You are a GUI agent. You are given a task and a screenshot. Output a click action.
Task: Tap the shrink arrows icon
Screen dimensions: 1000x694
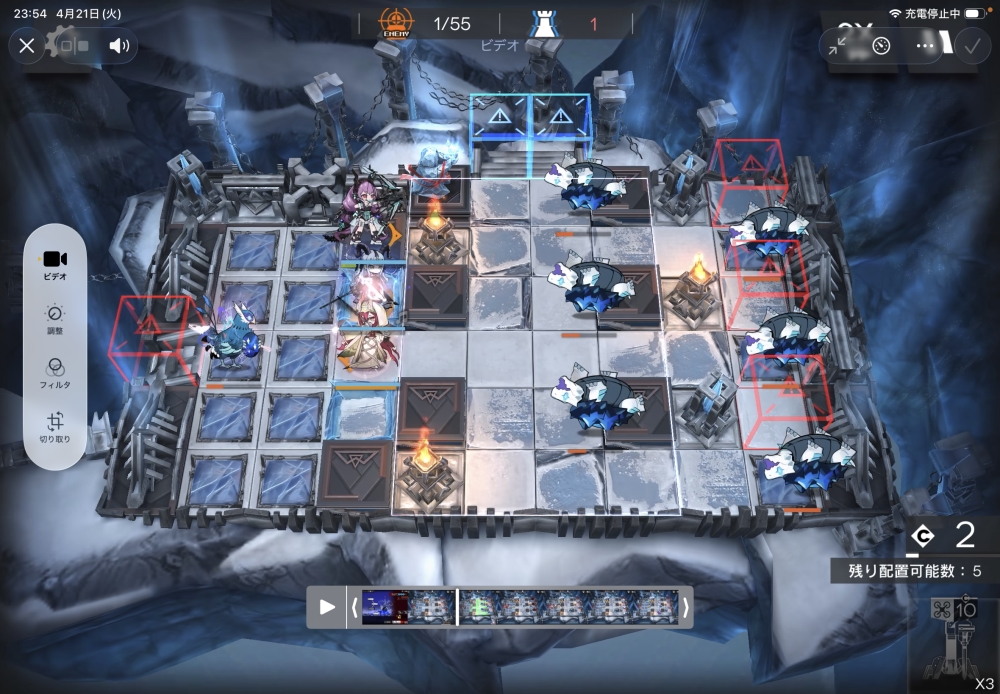[x=838, y=45]
